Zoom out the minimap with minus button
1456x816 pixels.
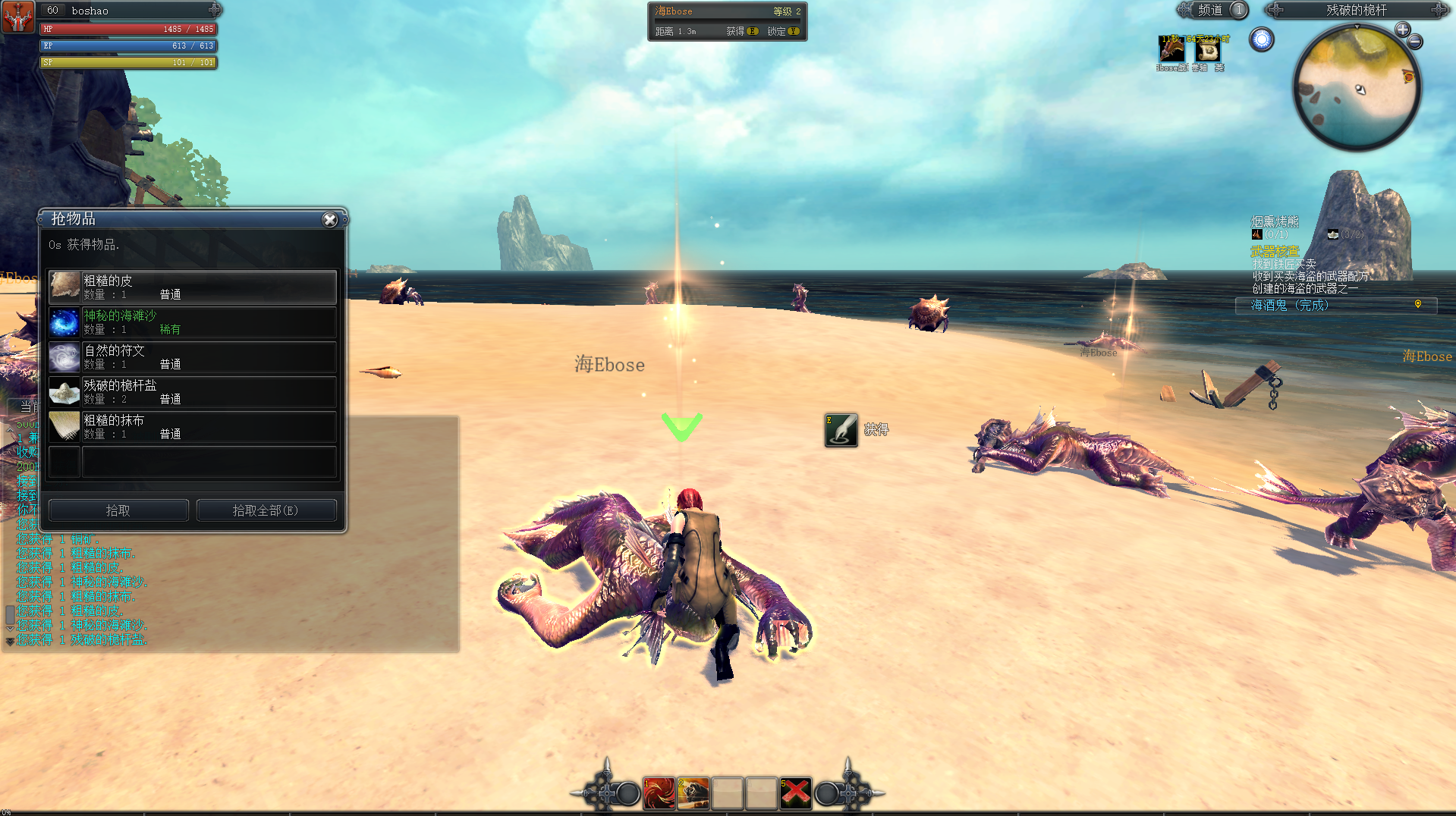(1415, 42)
